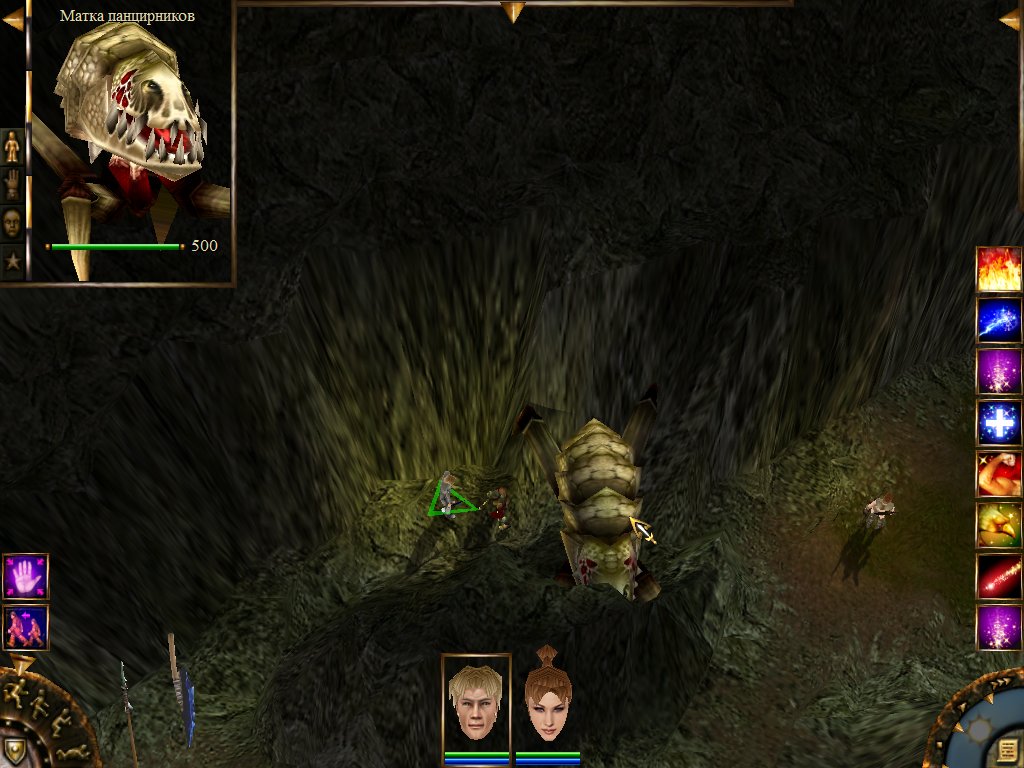Screen dimensions: 1024x768
Task: Collapse the target panel with the top-left arrow
Action: 12,17
